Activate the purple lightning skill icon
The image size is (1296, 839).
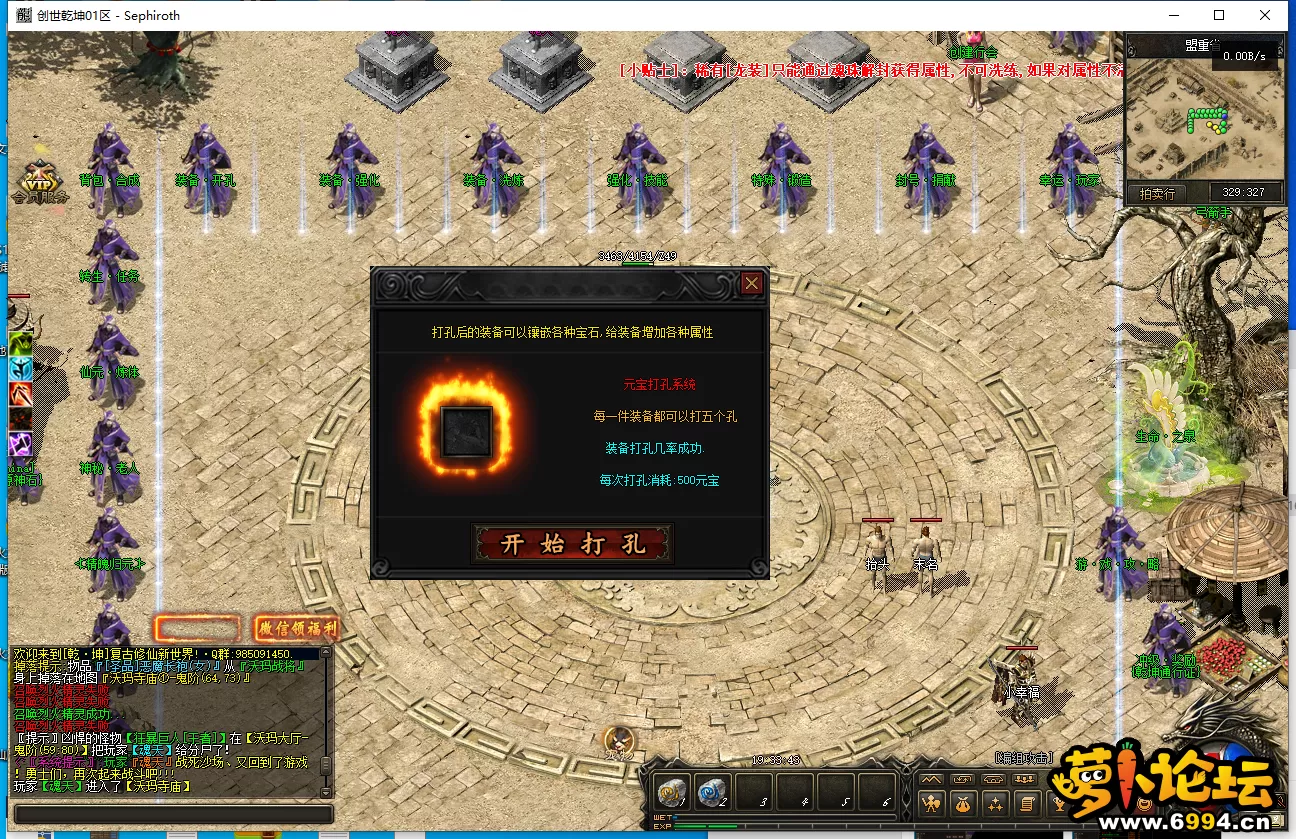click(21, 444)
